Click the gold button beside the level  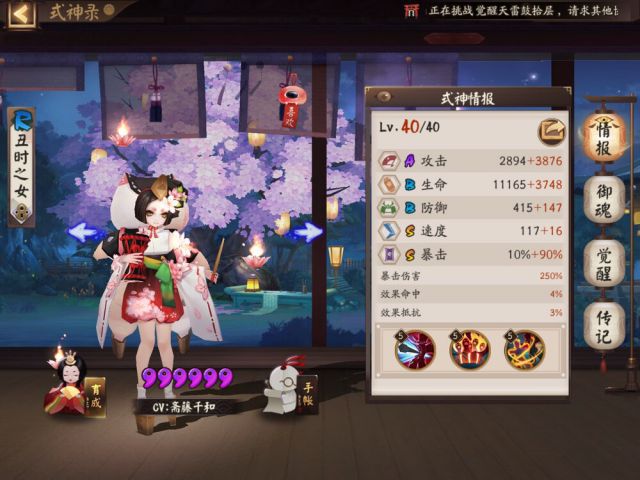pos(549,129)
